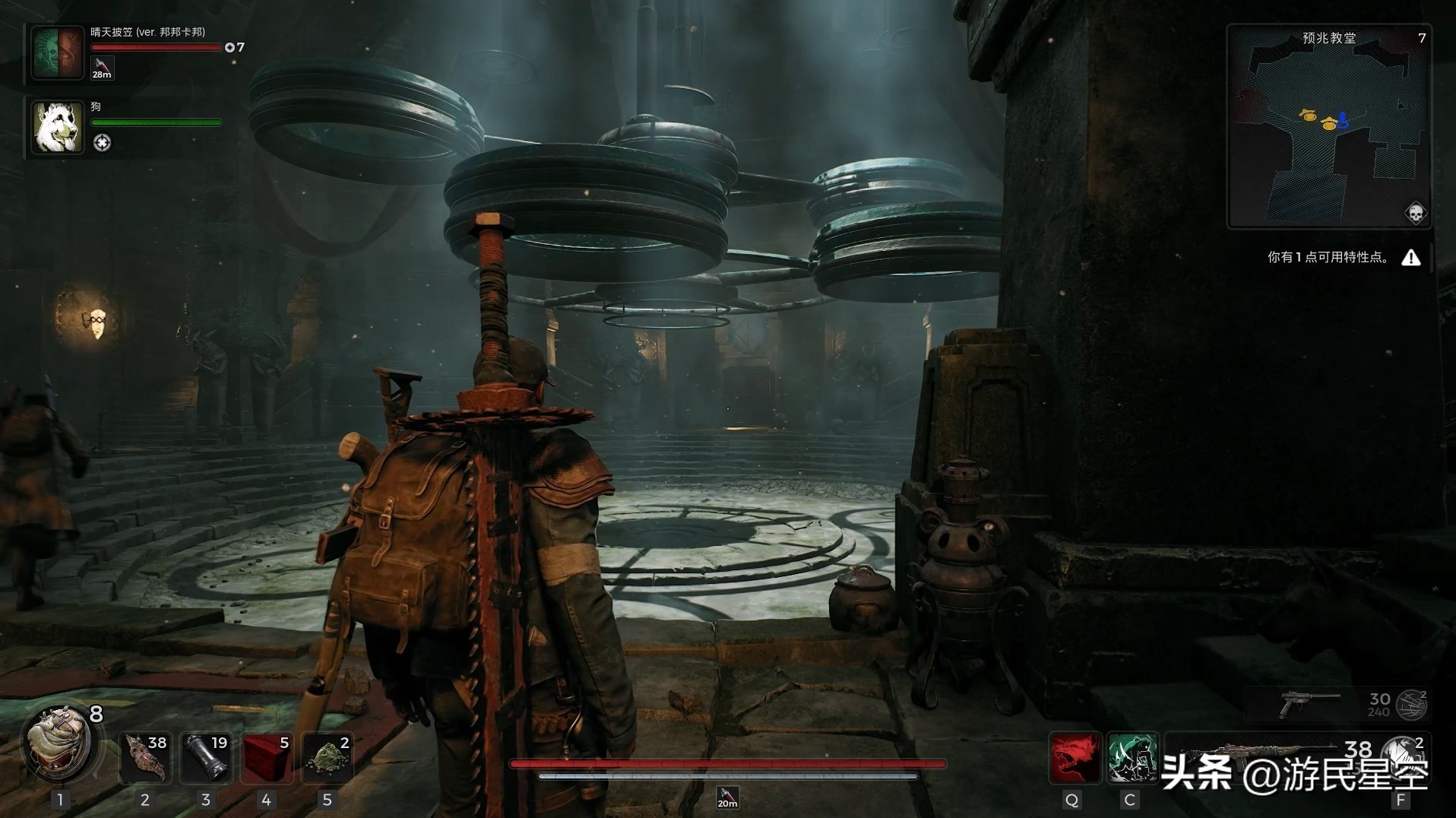
Task: Activate the rifle's weapon mod icon
Action: [1403, 754]
